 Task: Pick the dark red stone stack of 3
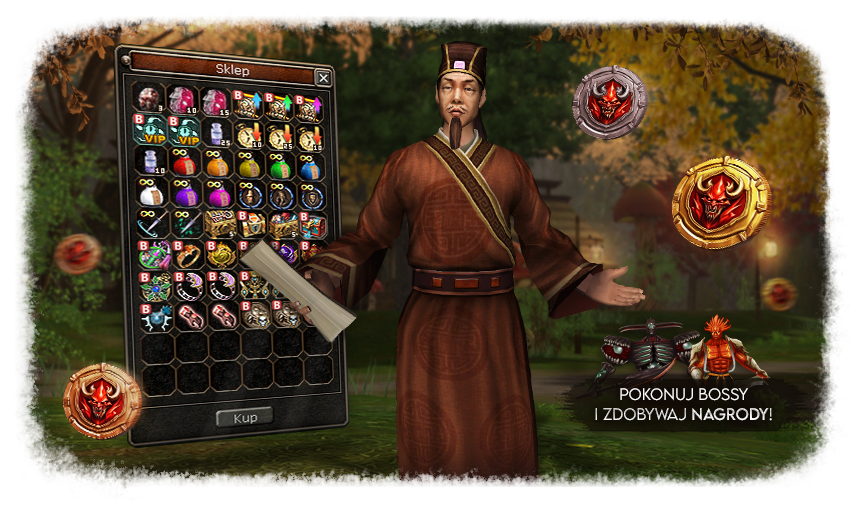[151, 101]
